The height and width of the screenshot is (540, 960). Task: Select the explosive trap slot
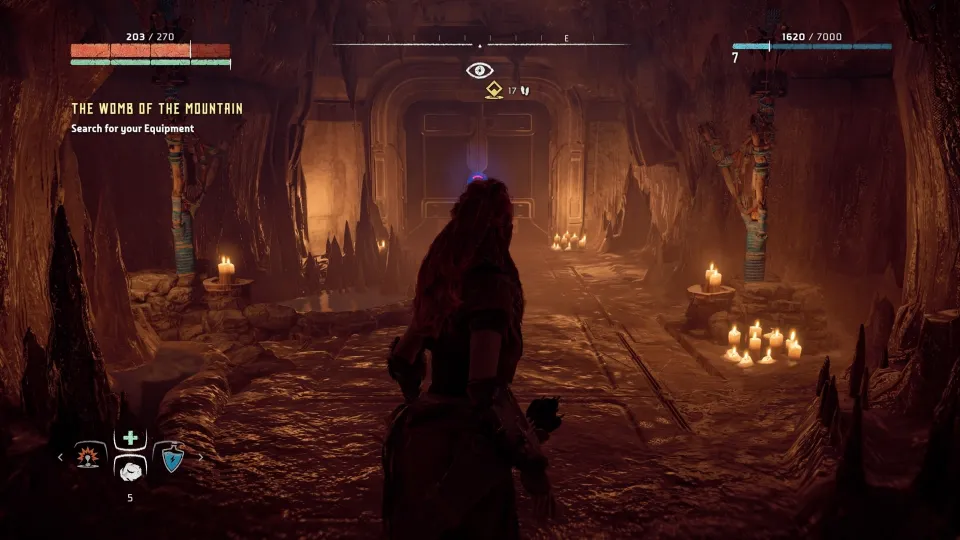pos(91,457)
